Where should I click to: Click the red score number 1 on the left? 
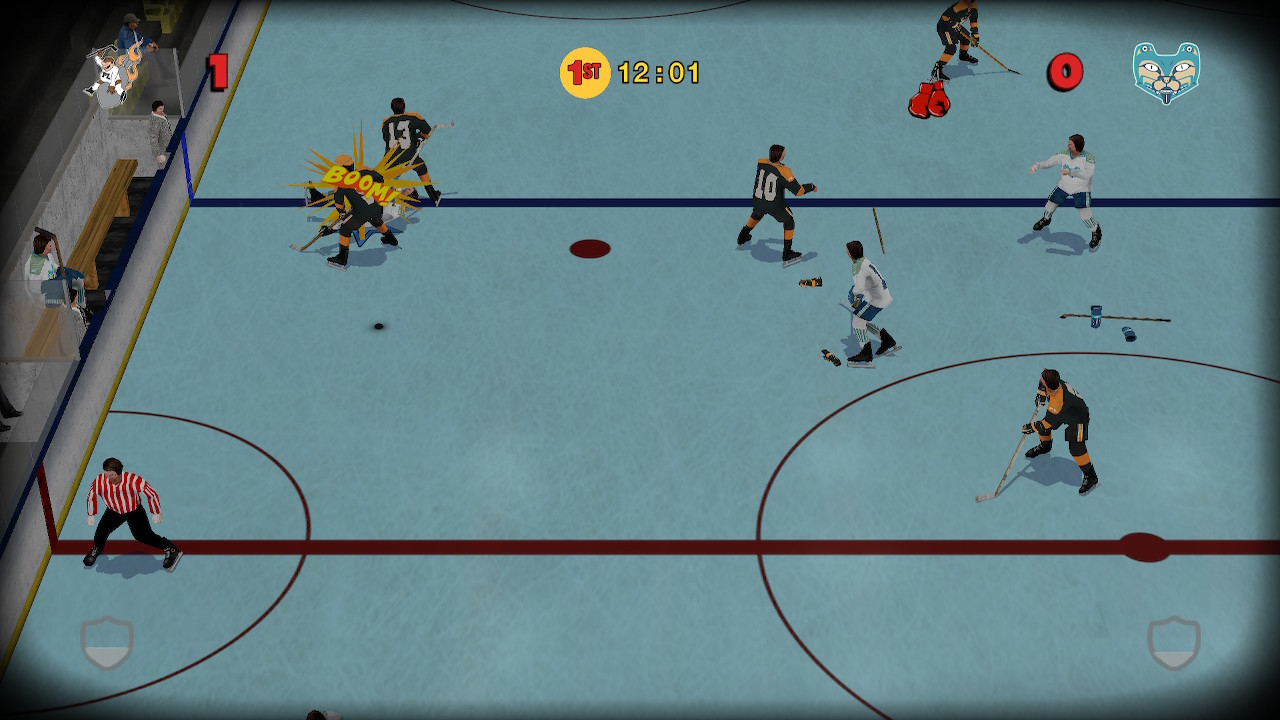click(x=216, y=69)
